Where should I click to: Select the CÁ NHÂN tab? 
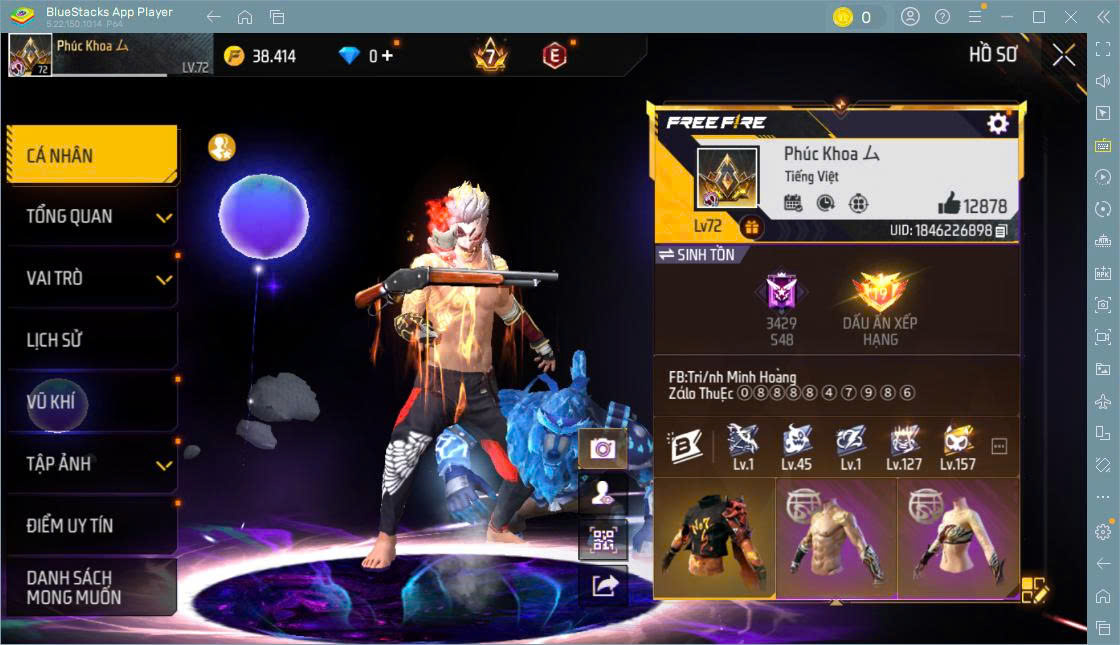tap(91, 155)
